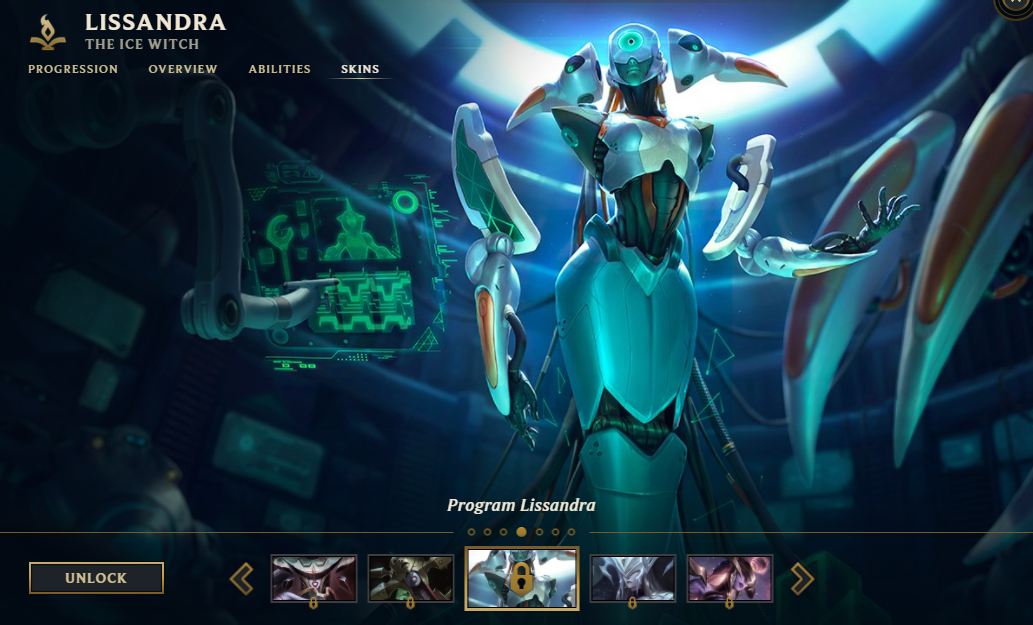View the pale white-haired skin thumbnail
1033x625 pixels.
633,578
